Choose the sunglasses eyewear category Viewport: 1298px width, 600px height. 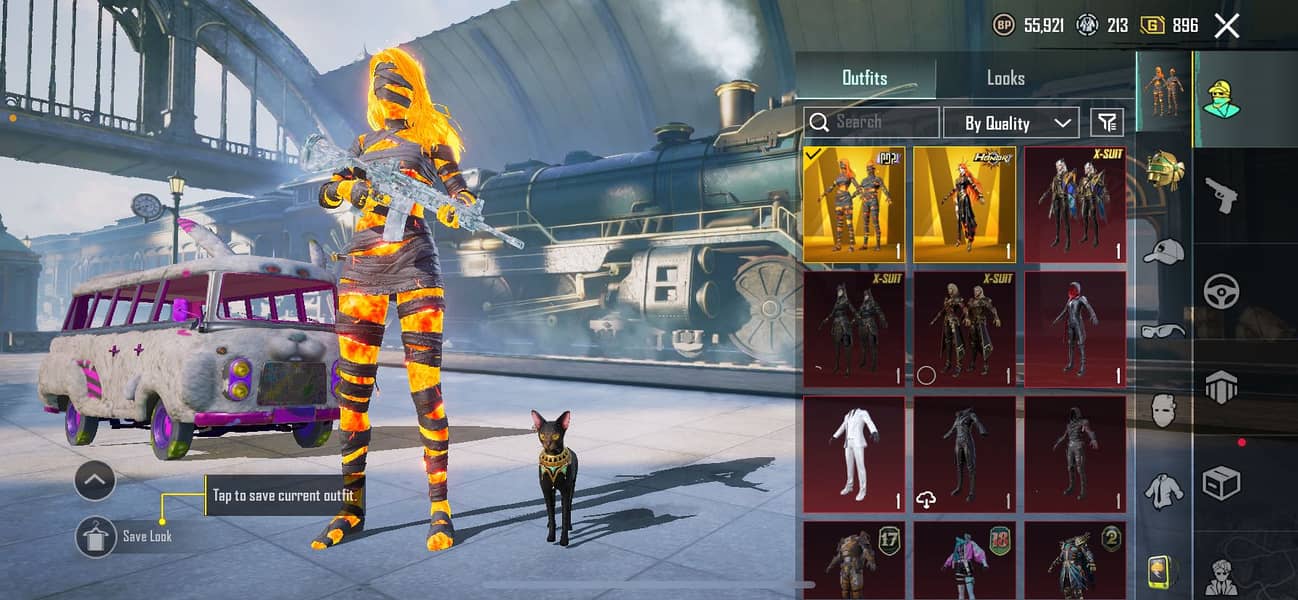[1163, 331]
